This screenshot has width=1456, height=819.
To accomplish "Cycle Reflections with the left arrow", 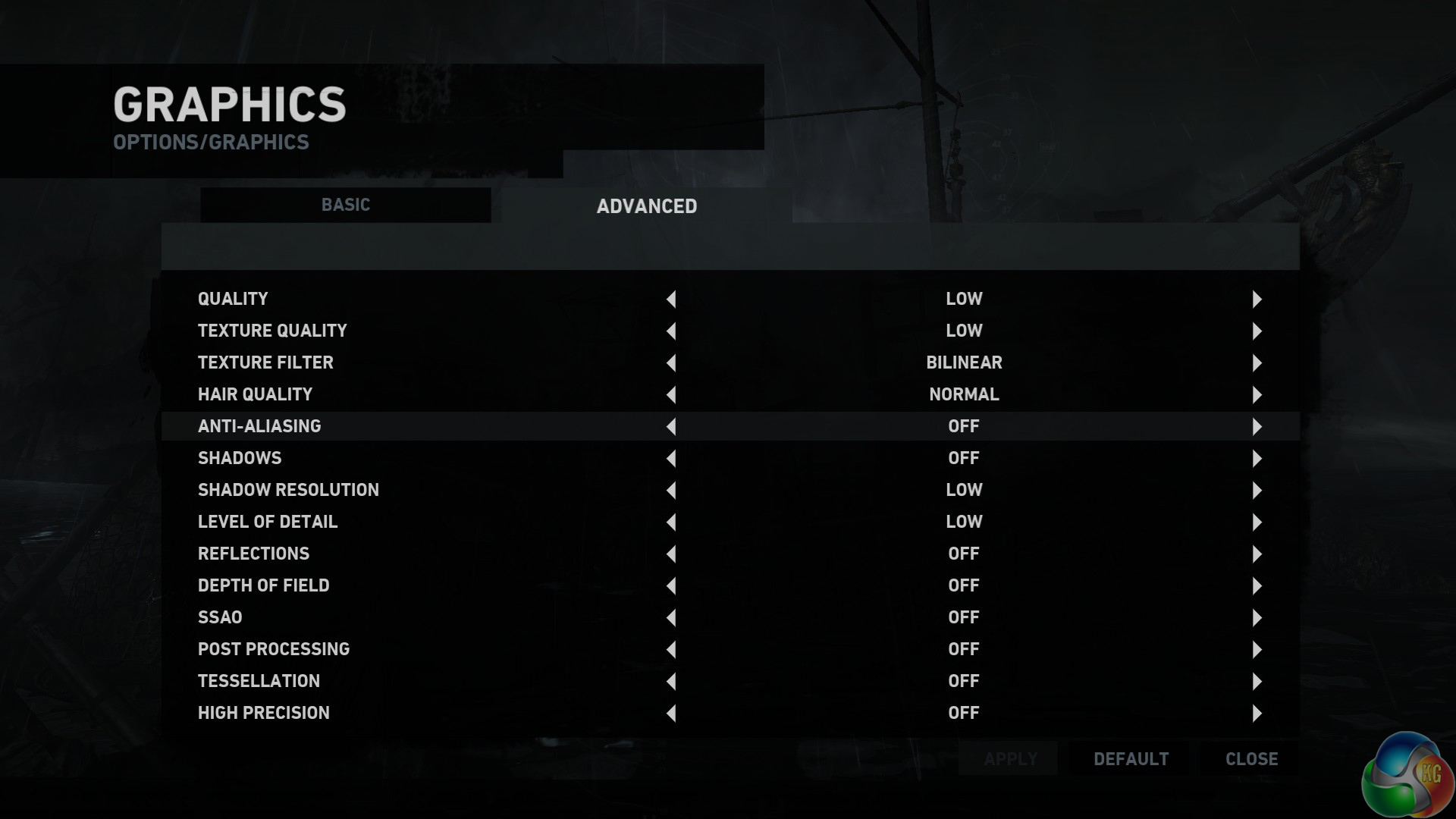I will point(671,554).
